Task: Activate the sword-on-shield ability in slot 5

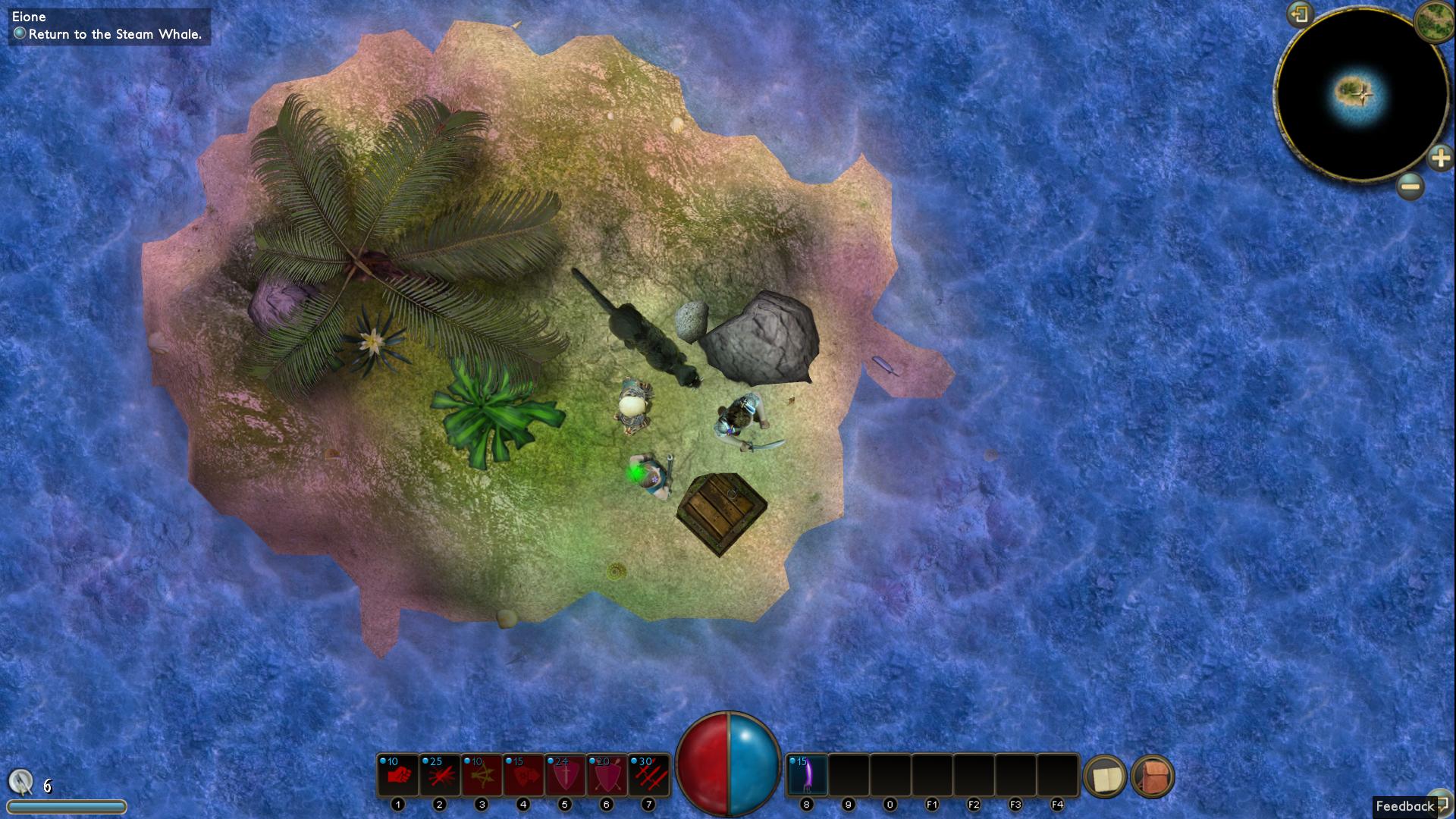Action: point(565,775)
